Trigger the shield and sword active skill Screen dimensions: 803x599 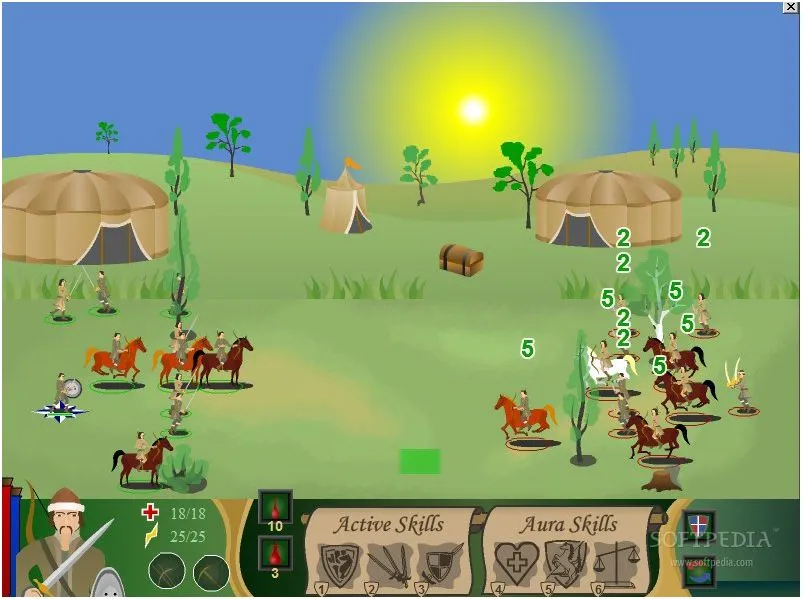tap(439, 564)
